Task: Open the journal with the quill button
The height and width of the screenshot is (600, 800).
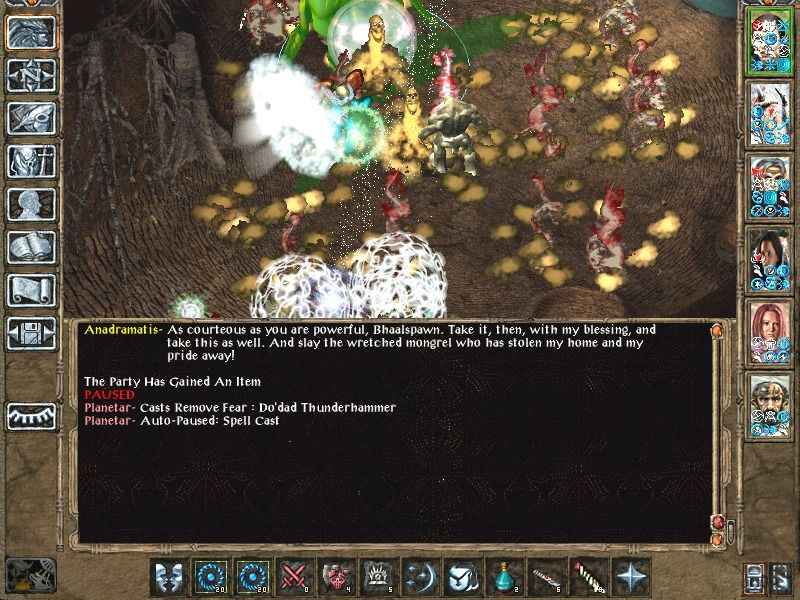Action: 31,118
